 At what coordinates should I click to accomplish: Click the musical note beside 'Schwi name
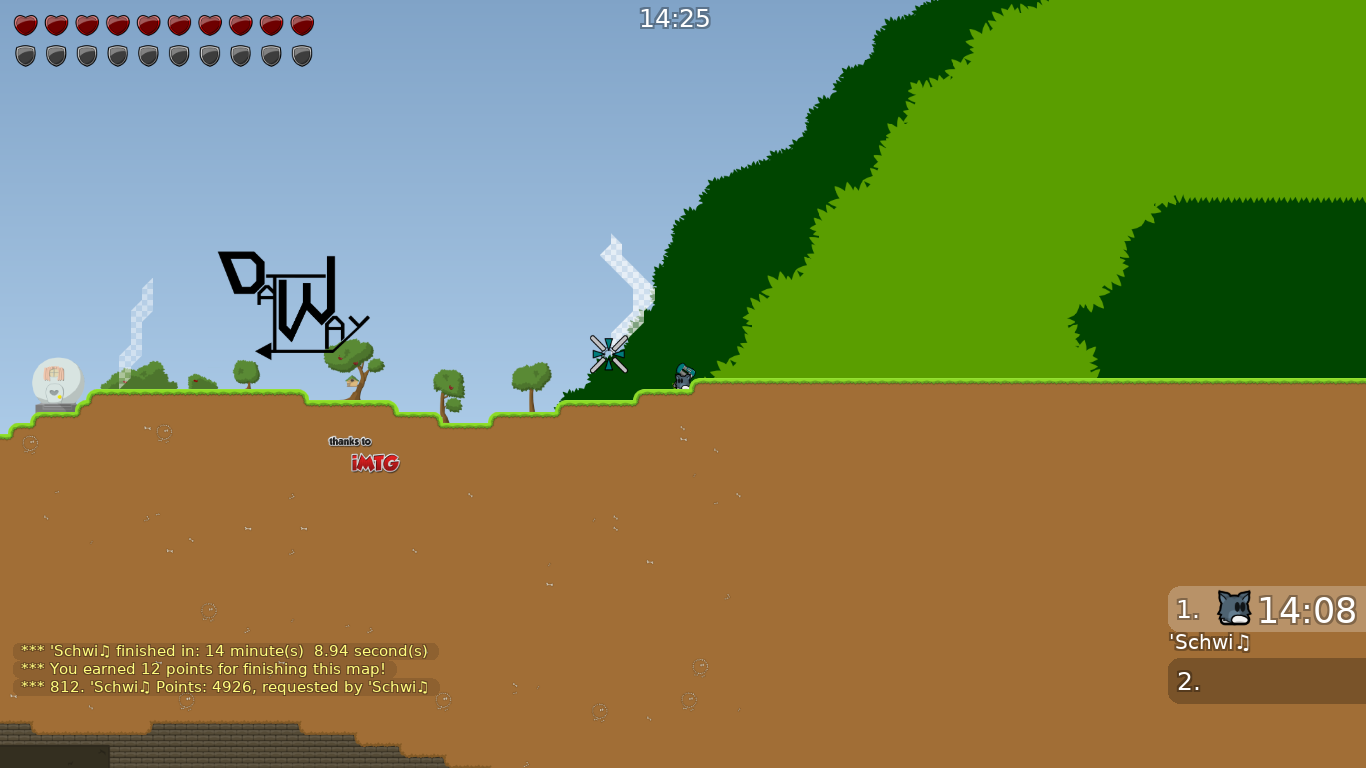(x=1243, y=643)
